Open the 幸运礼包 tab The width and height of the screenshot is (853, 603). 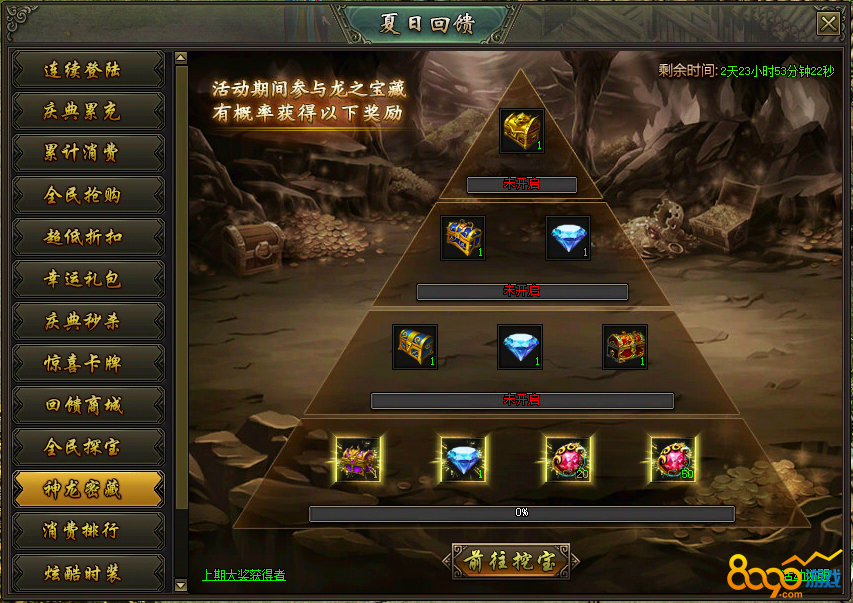[x=87, y=280]
